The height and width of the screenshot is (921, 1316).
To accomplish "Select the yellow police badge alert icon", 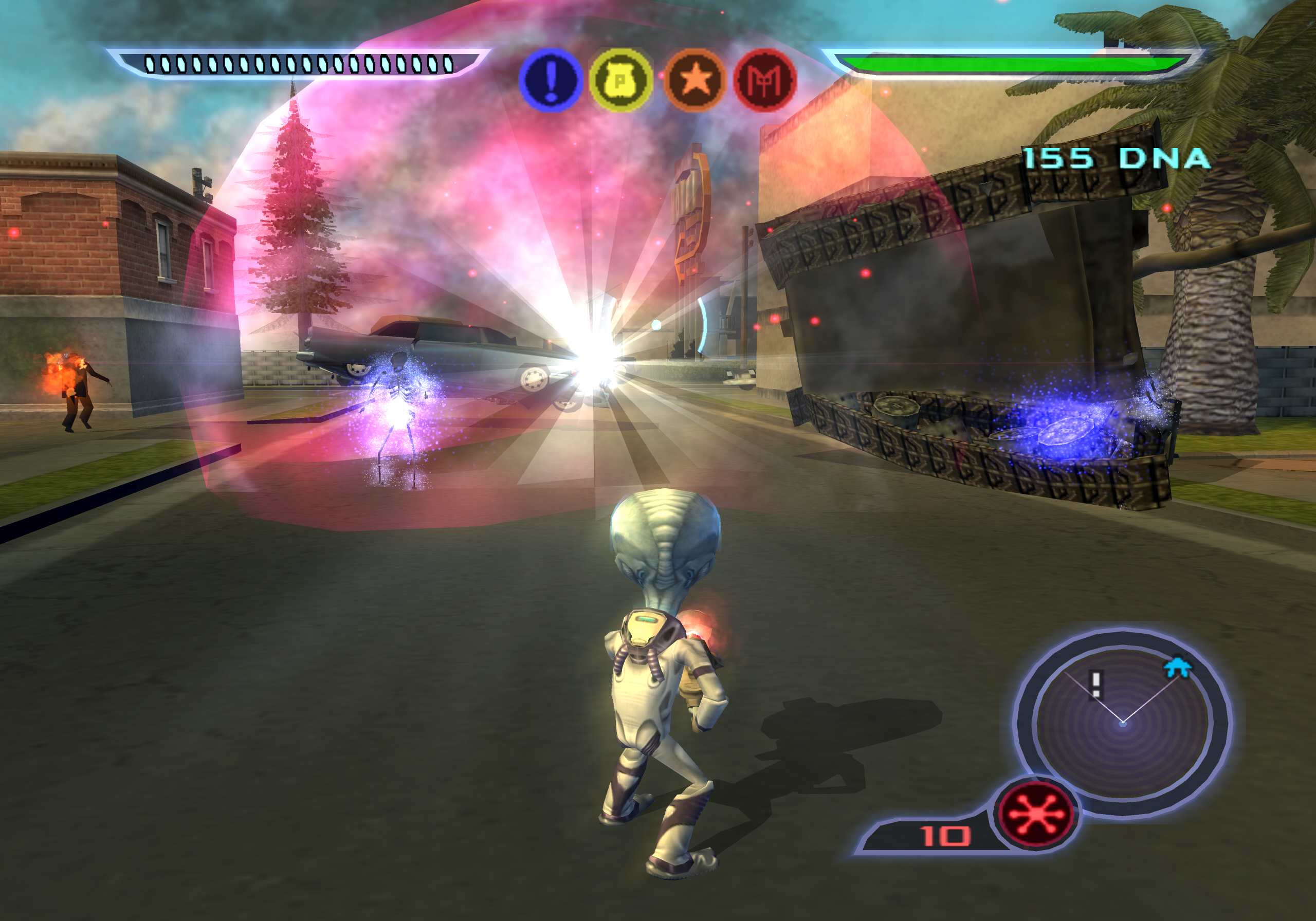I will 621,80.
